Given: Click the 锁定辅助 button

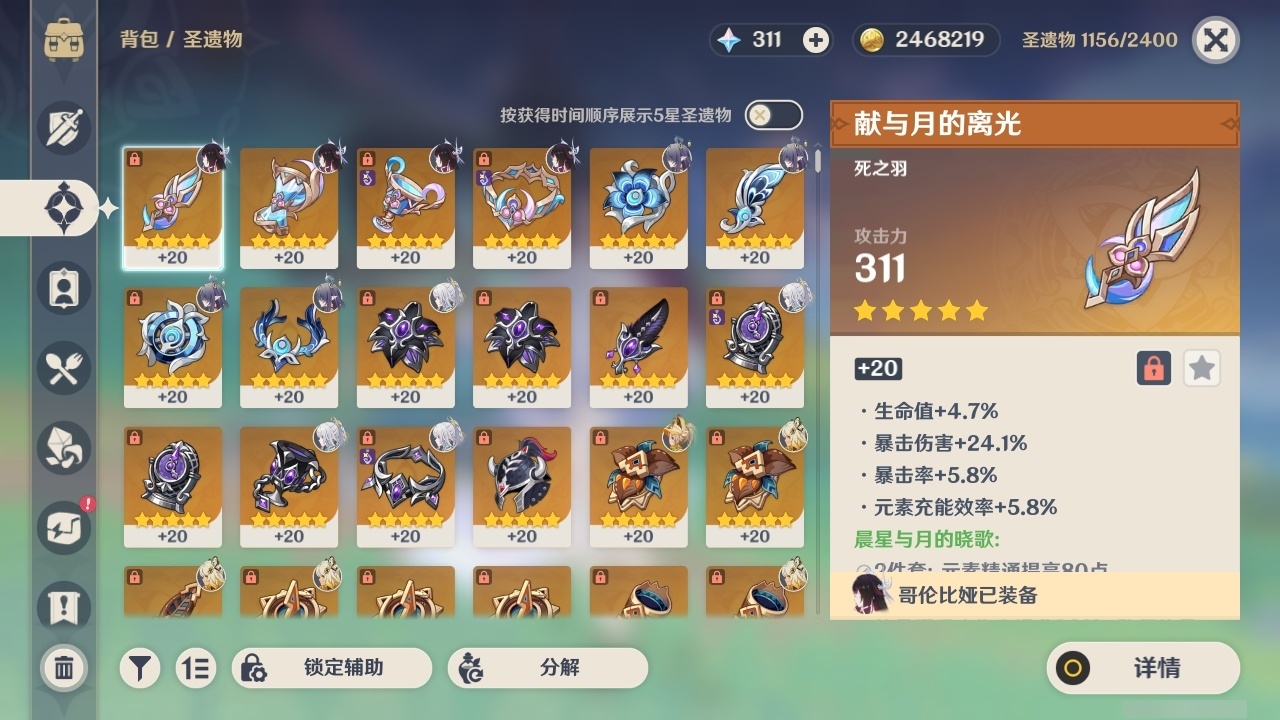Looking at the screenshot, I should pyautogui.click(x=332, y=667).
